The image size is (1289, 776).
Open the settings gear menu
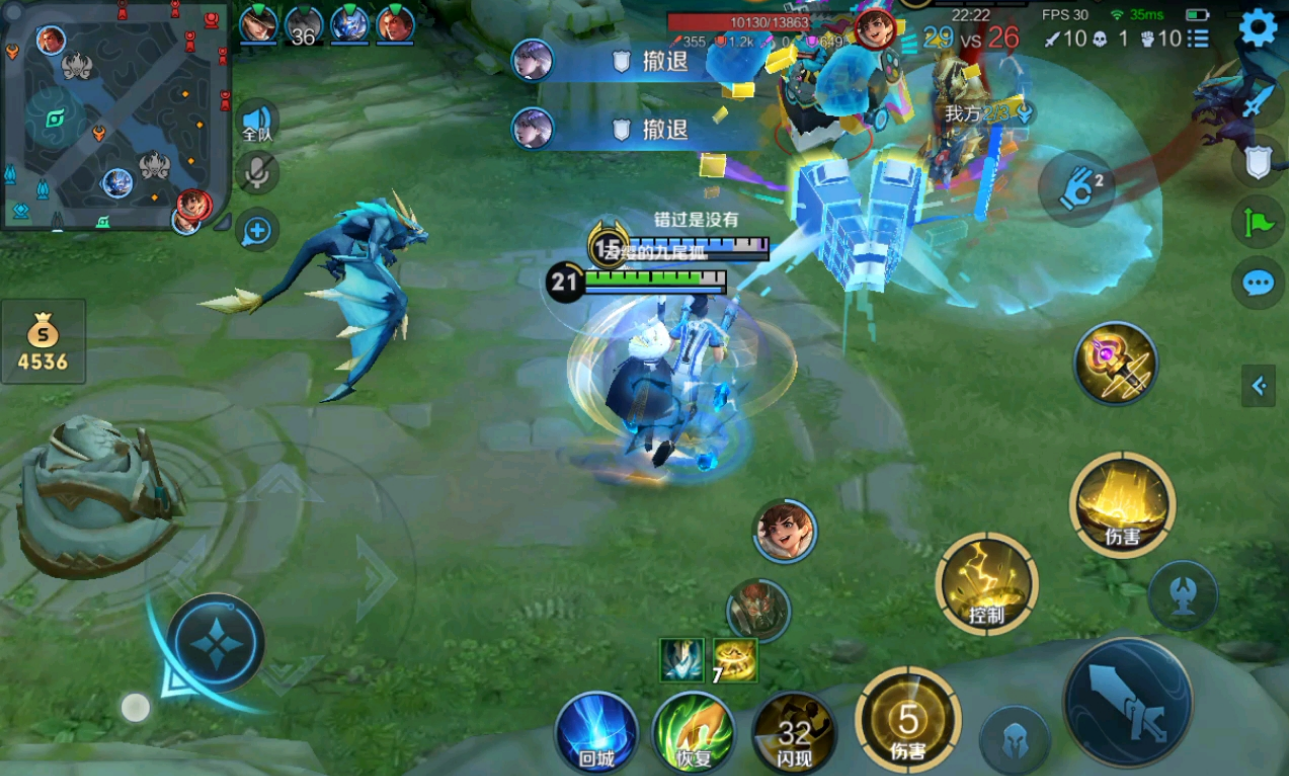(1257, 28)
